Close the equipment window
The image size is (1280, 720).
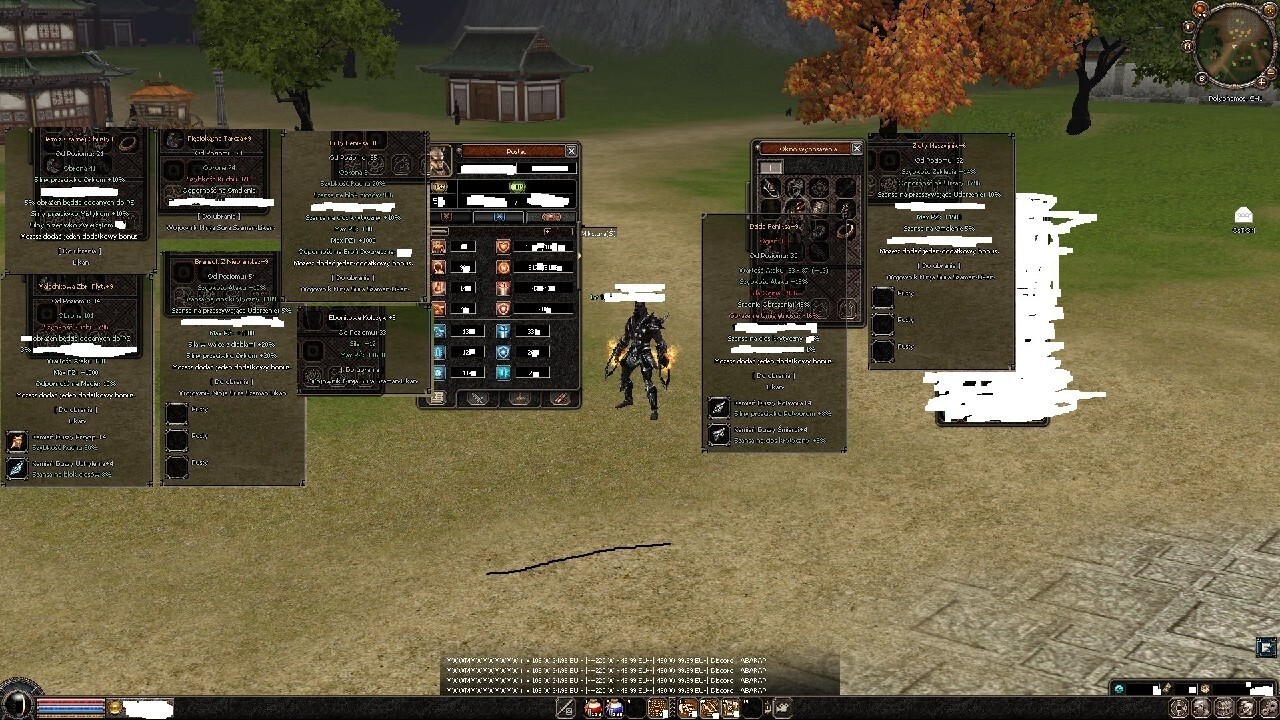(x=856, y=148)
